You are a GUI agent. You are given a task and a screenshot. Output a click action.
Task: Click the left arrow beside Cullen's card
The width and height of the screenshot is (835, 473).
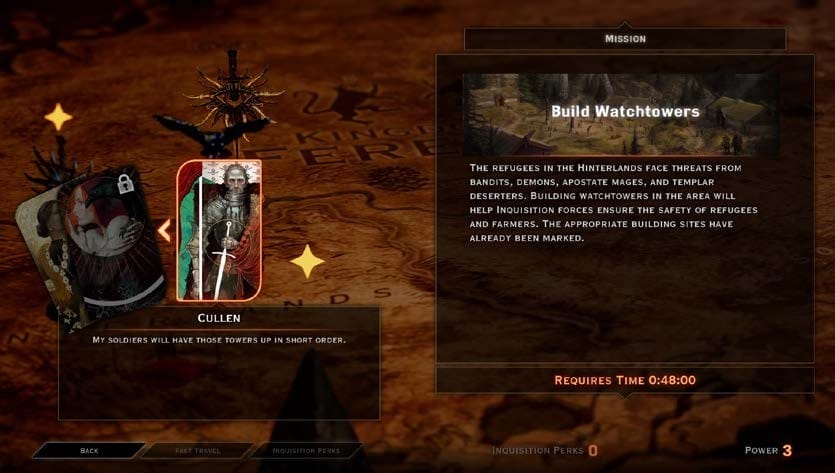point(164,231)
